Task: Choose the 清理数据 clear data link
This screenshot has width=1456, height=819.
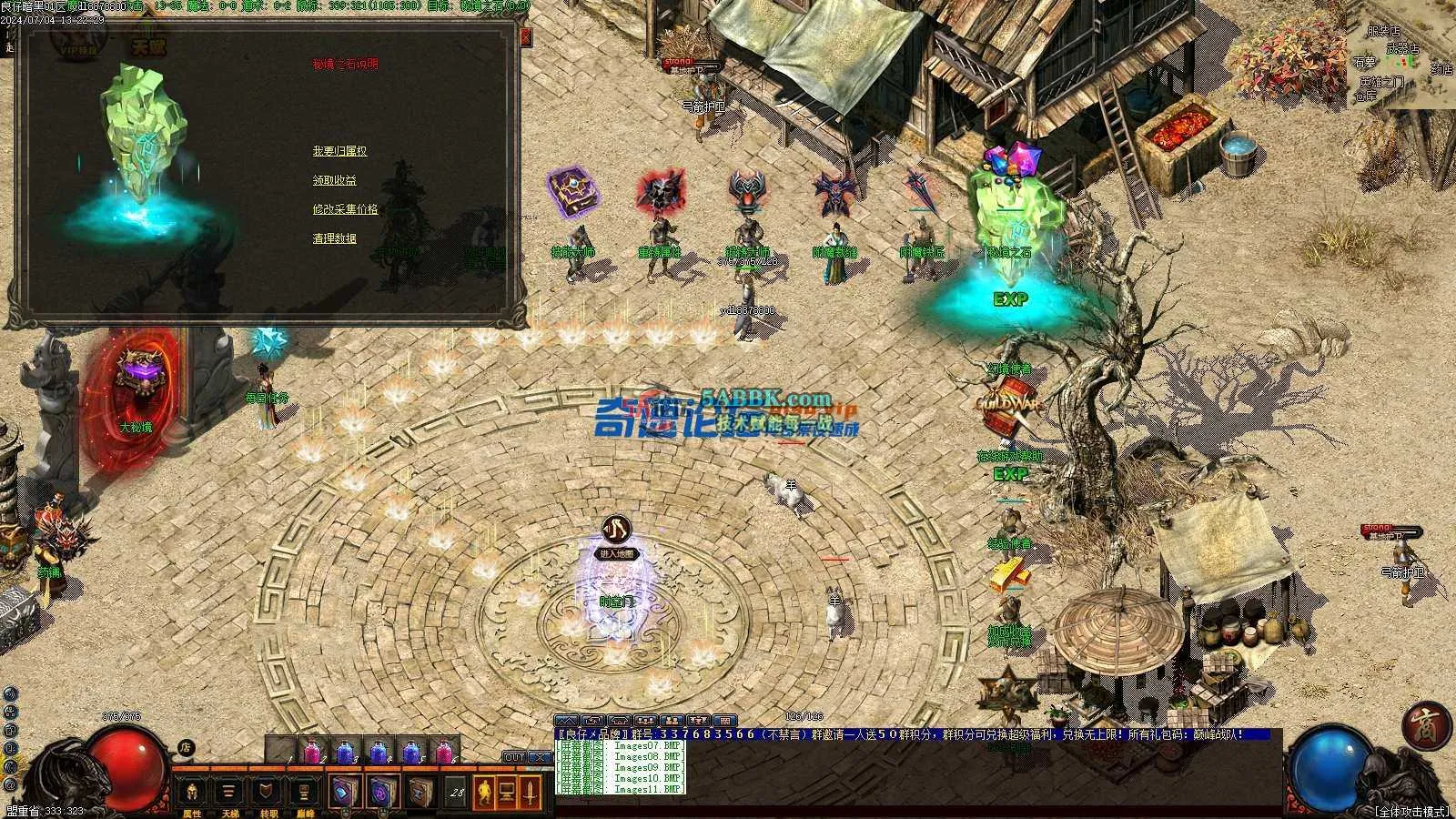Action: [334, 238]
